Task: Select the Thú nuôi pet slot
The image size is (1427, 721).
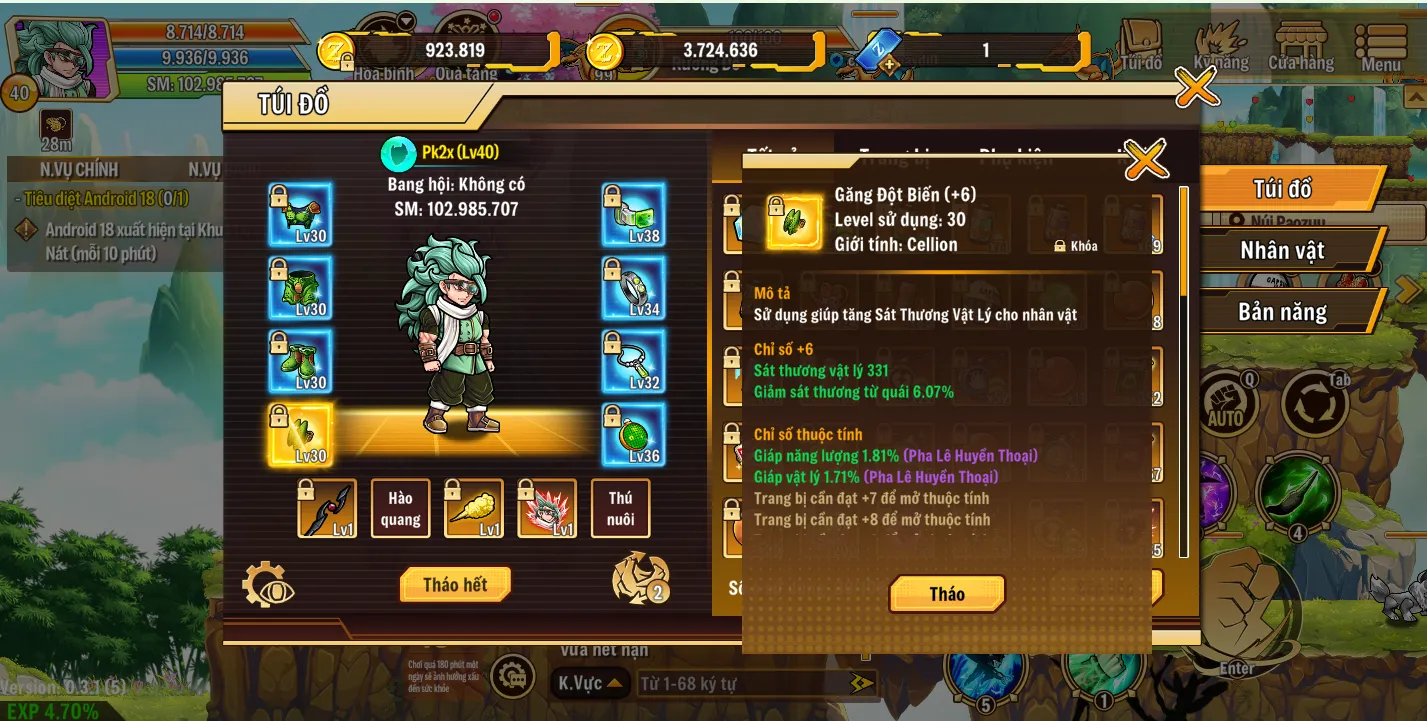Action: coord(620,508)
